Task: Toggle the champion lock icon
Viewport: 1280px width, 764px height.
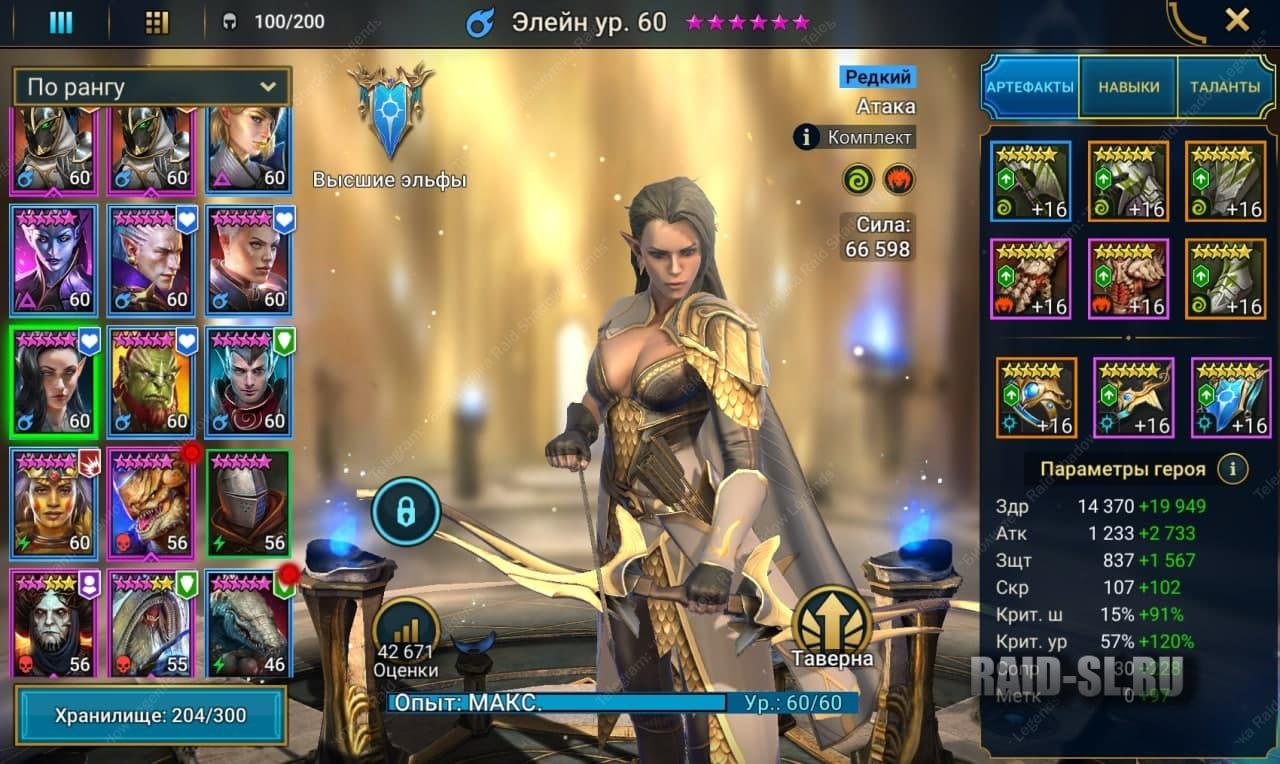Action: [x=405, y=513]
